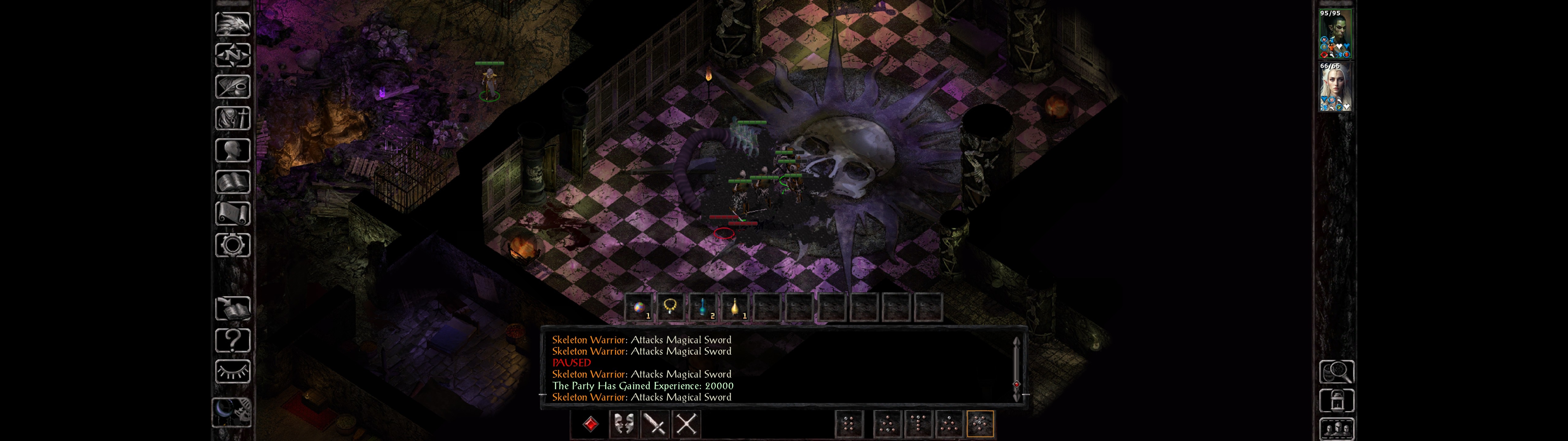Activate the dialogue masks button
The width and height of the screenshot is (1568, 441).
coord(623,423)
